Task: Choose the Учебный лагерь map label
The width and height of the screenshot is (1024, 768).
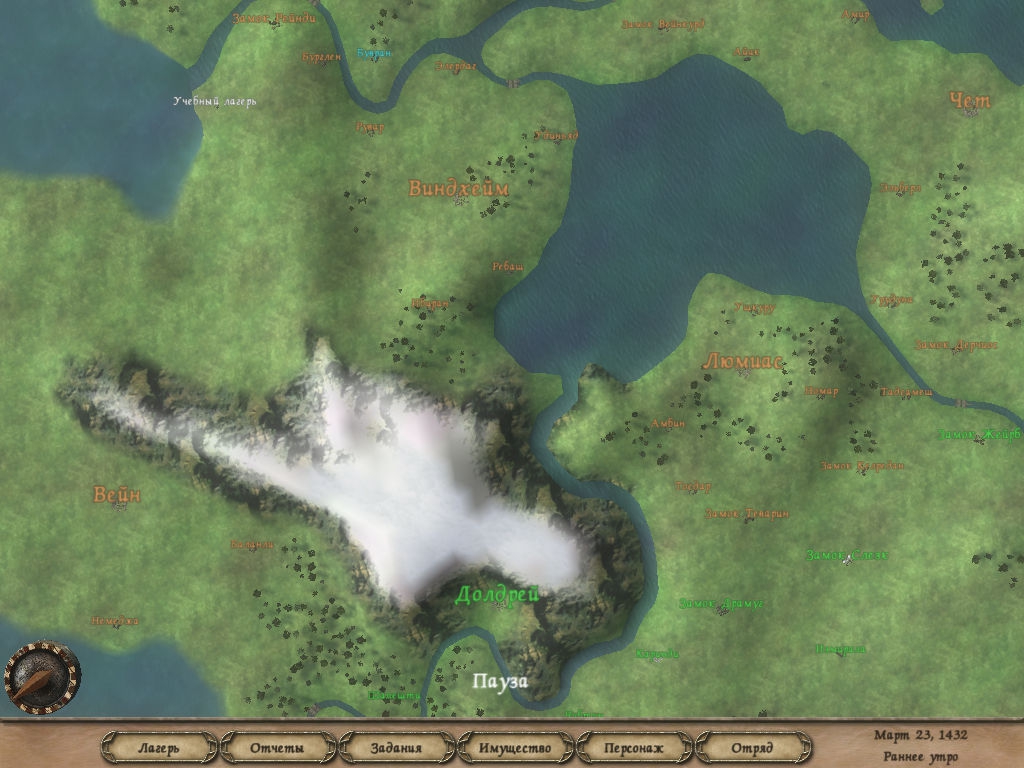Action: 215,101
